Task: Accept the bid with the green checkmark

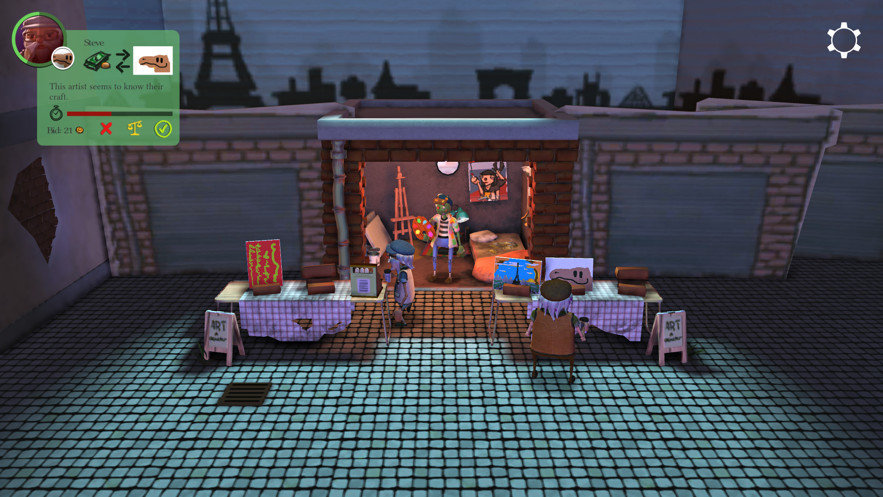Action: click(163, 130)
